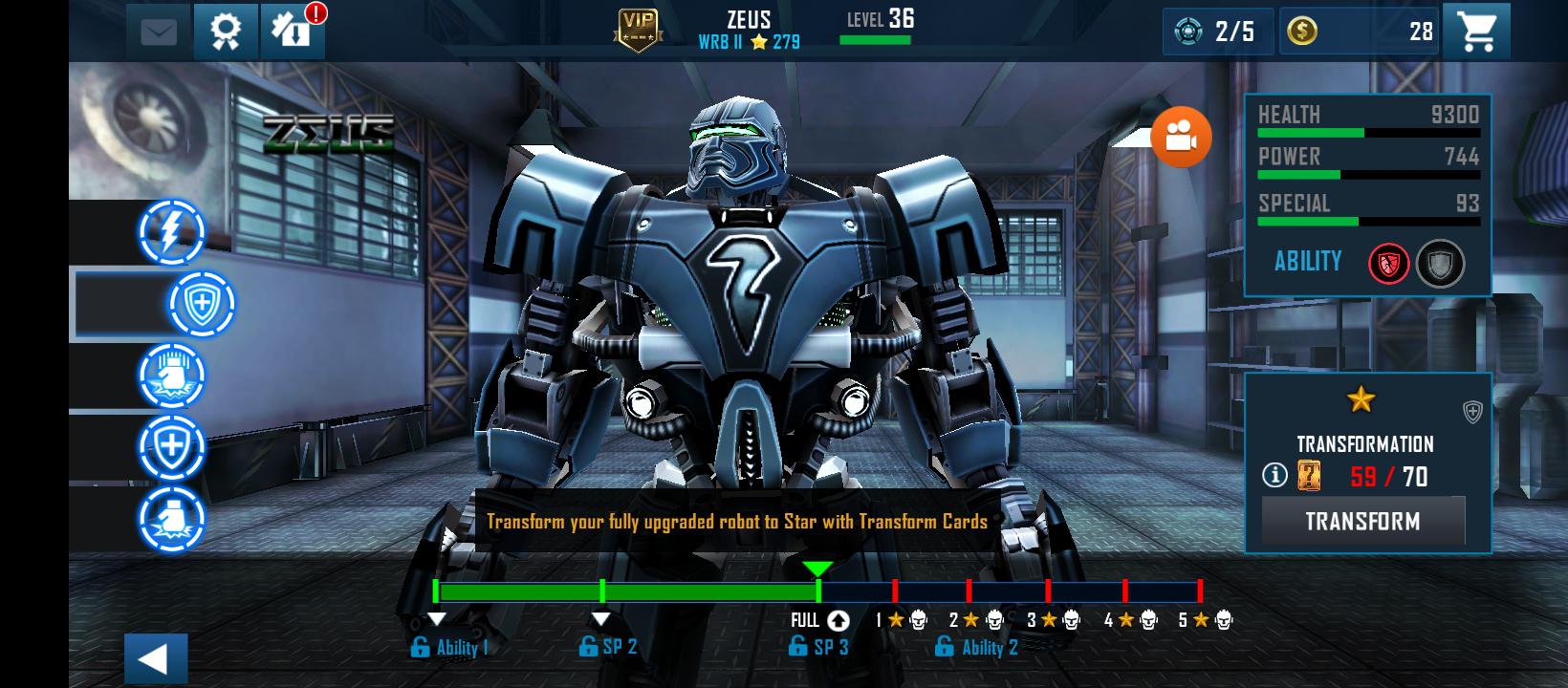Image resolution: width=1568 pixels, height=688 pixels.
Task: Open the settings gear menu
Action: (226, 32)
